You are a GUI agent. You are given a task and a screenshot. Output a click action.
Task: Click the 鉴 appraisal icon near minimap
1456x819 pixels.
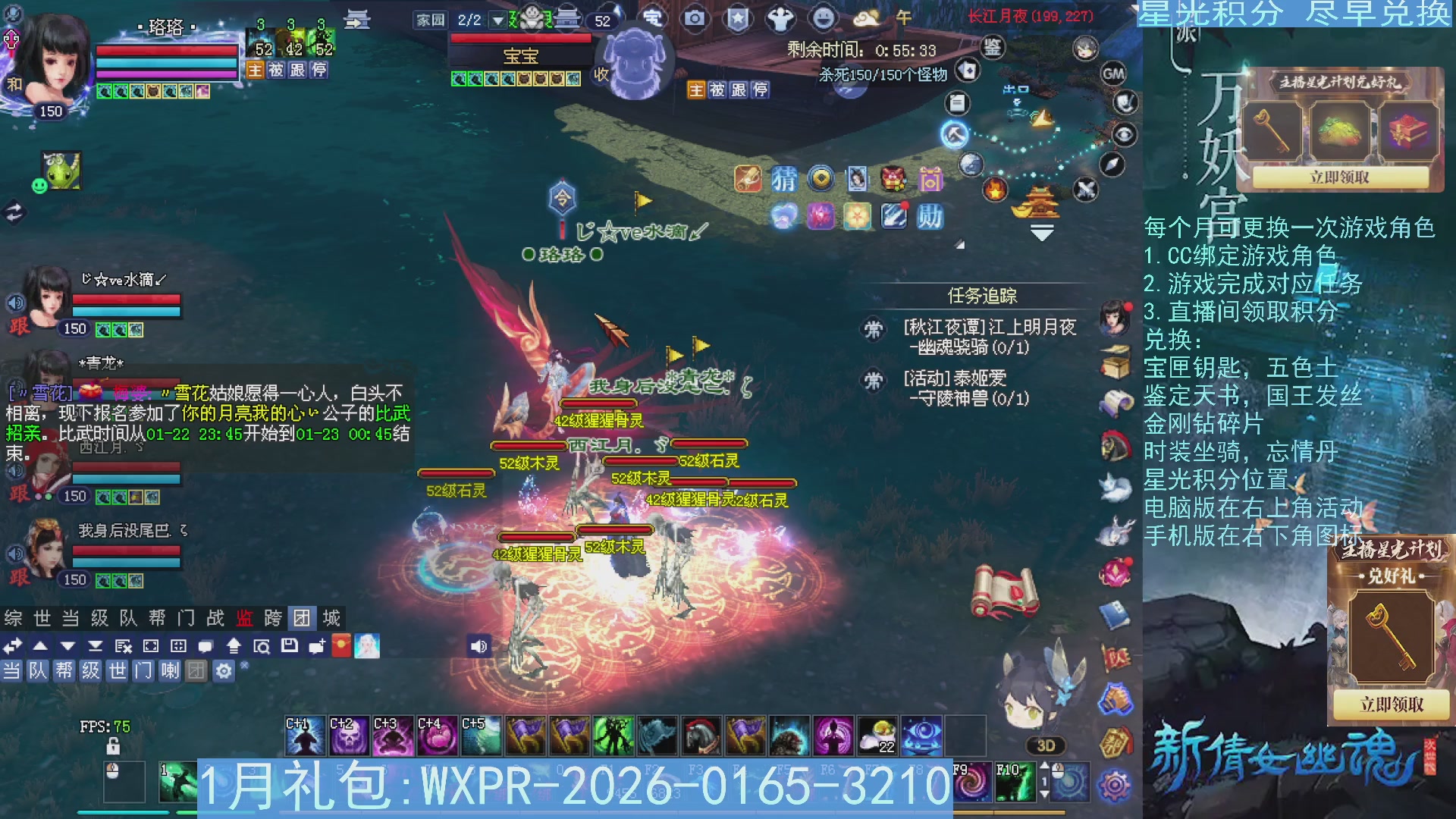(x=993, y=48)
